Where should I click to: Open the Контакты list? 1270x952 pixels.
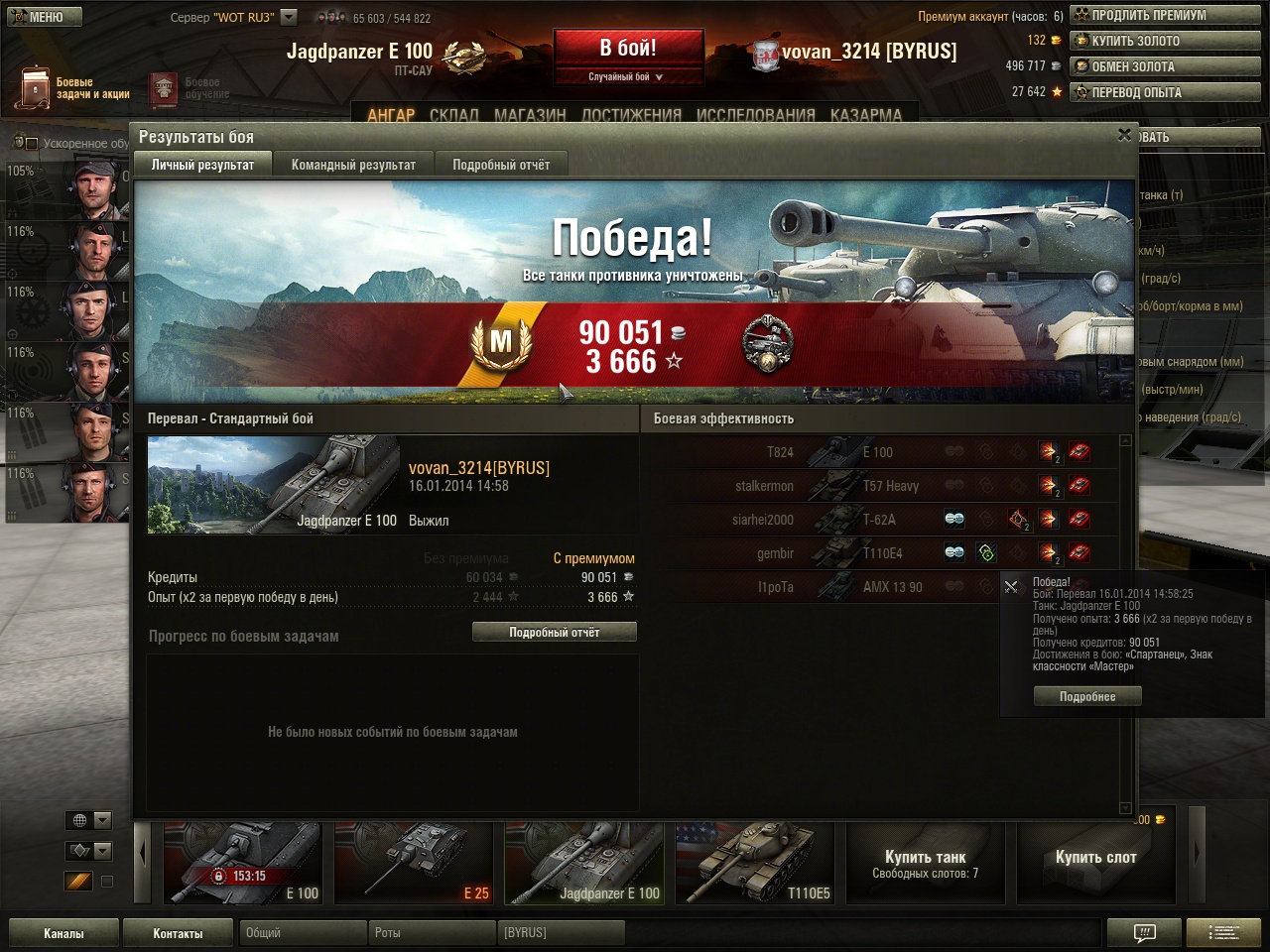tap(178, 933)
